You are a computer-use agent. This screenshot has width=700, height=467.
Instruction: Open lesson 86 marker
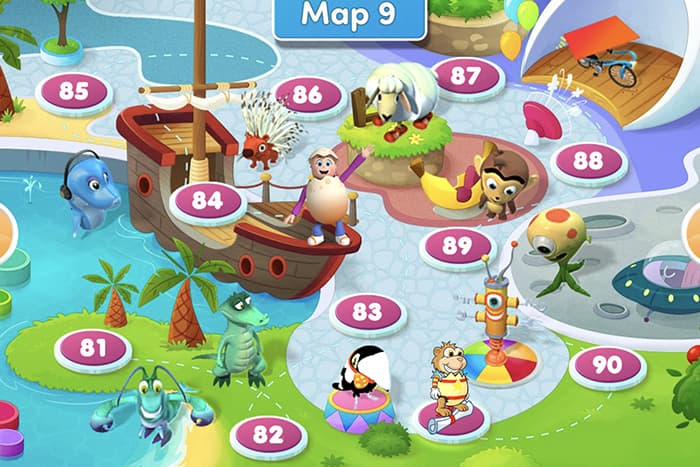[x=307, y=95]
